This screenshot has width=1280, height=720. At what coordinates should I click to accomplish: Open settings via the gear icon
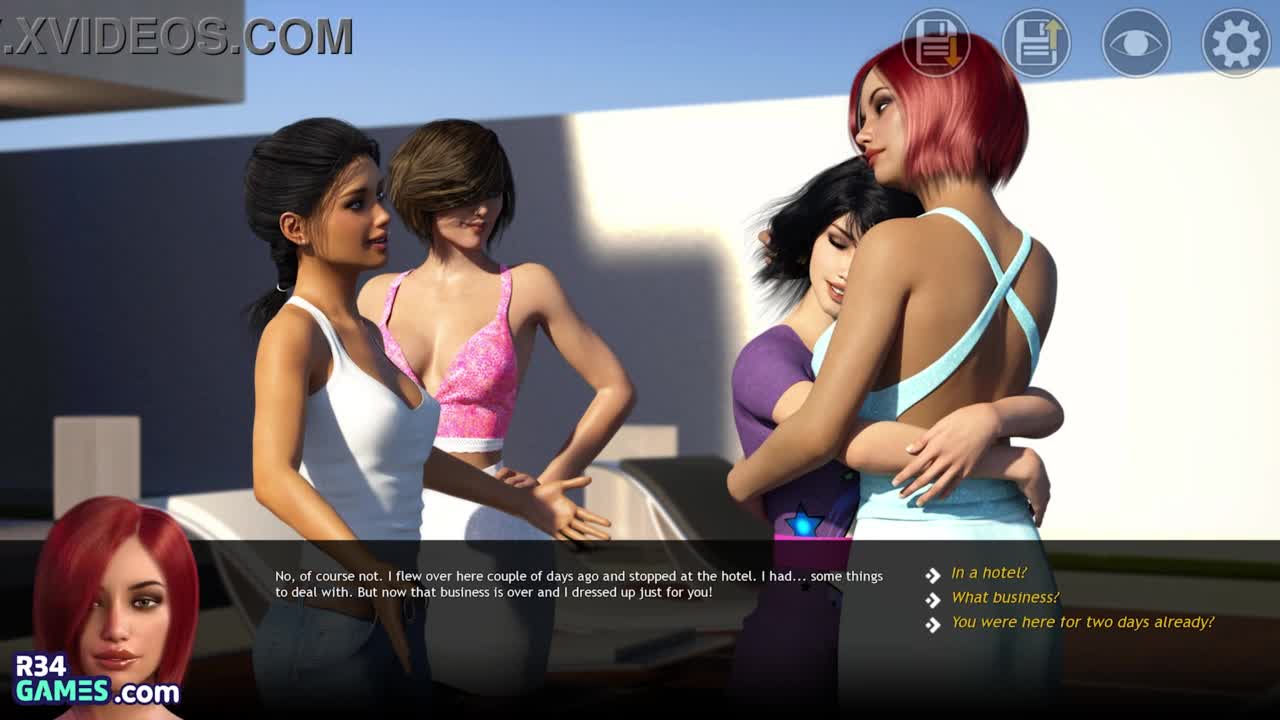click(1236, 43)
